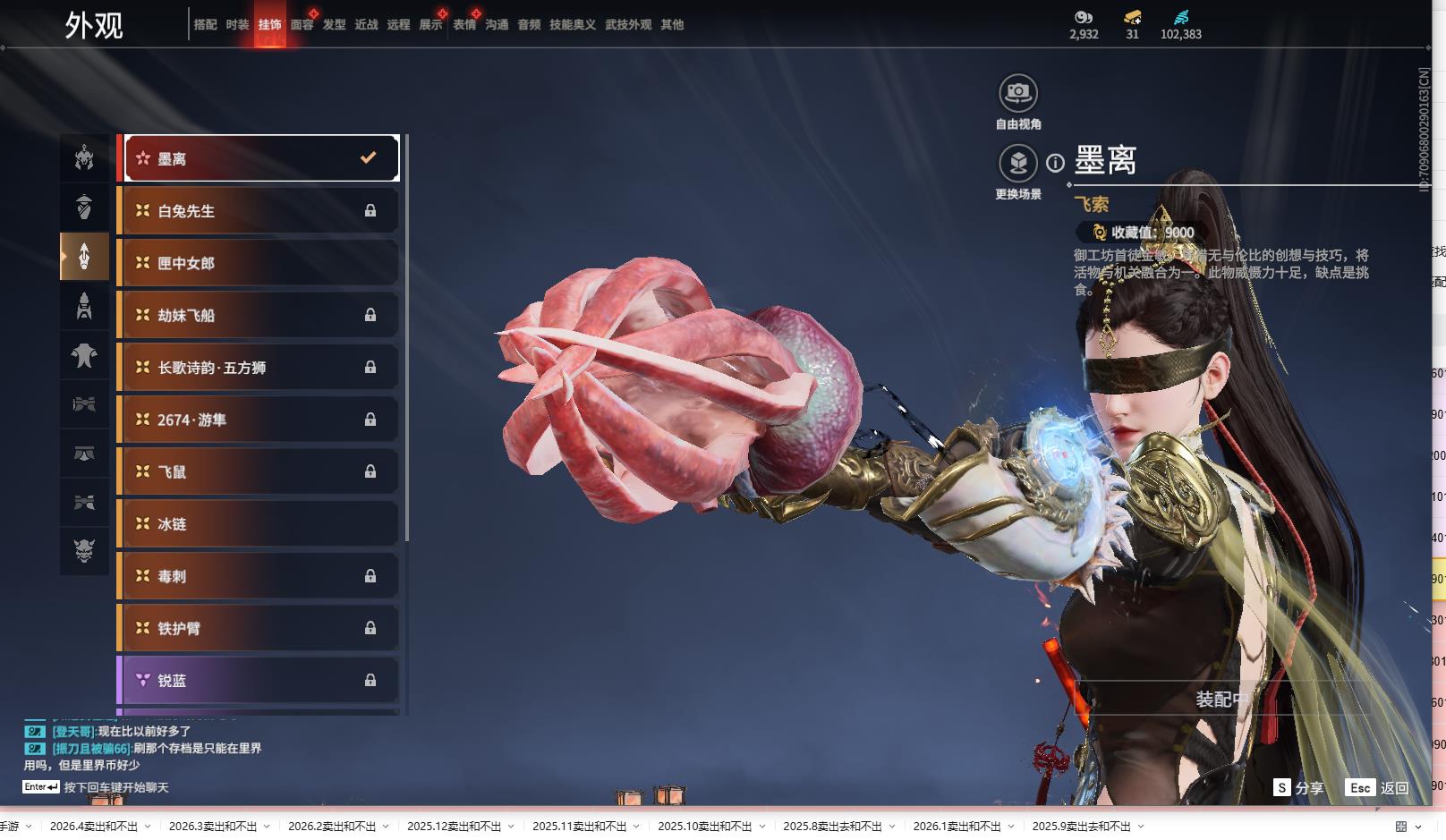This screenshot has height=840, width=1446.
Task: Open the 2026.4卖出和不出 sheet tab
Action: click(x=94, y=827)
